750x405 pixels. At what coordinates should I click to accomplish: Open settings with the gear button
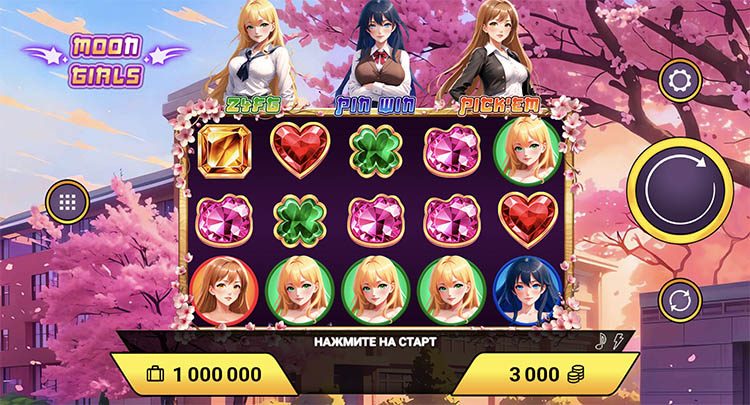point(679,80)
